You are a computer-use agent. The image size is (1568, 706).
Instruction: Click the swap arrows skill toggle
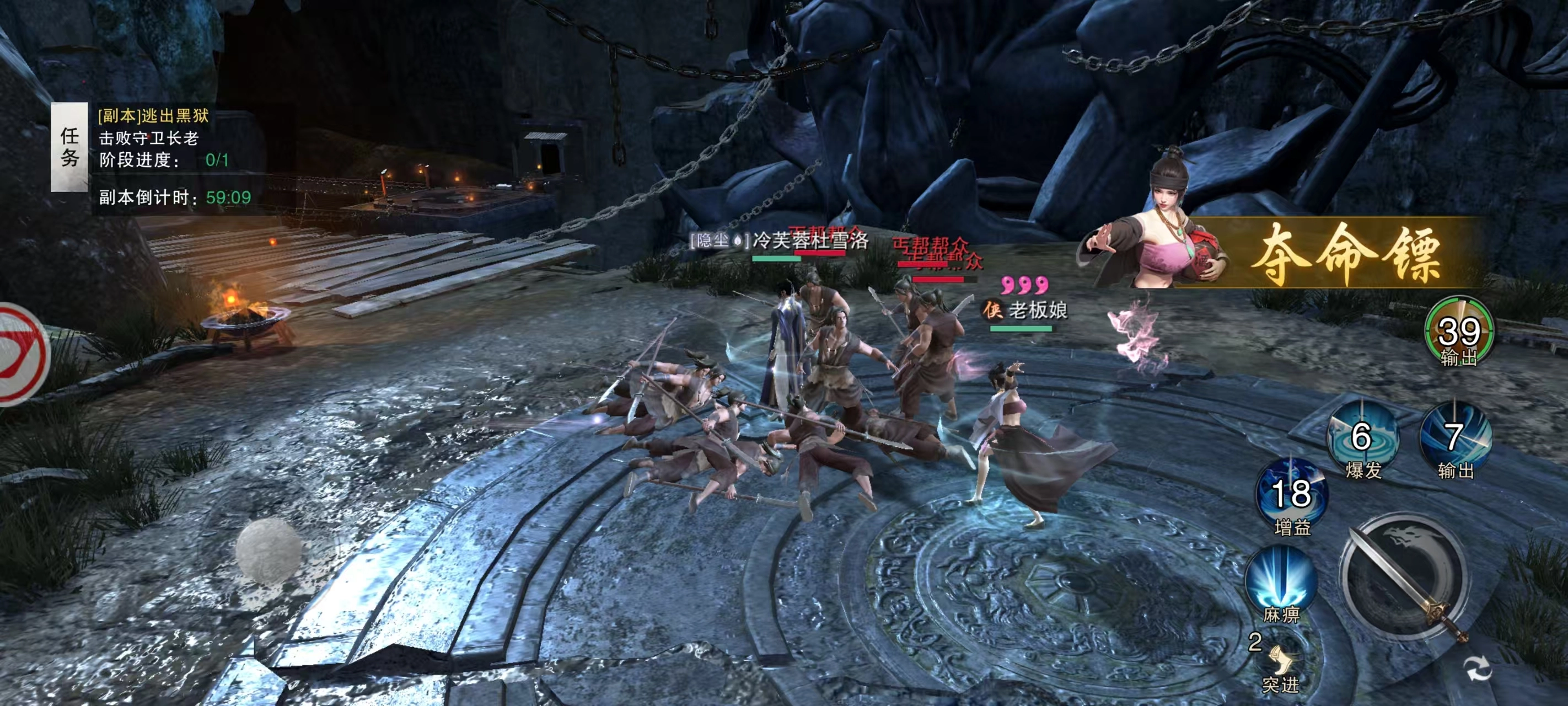pos(1478,668)
